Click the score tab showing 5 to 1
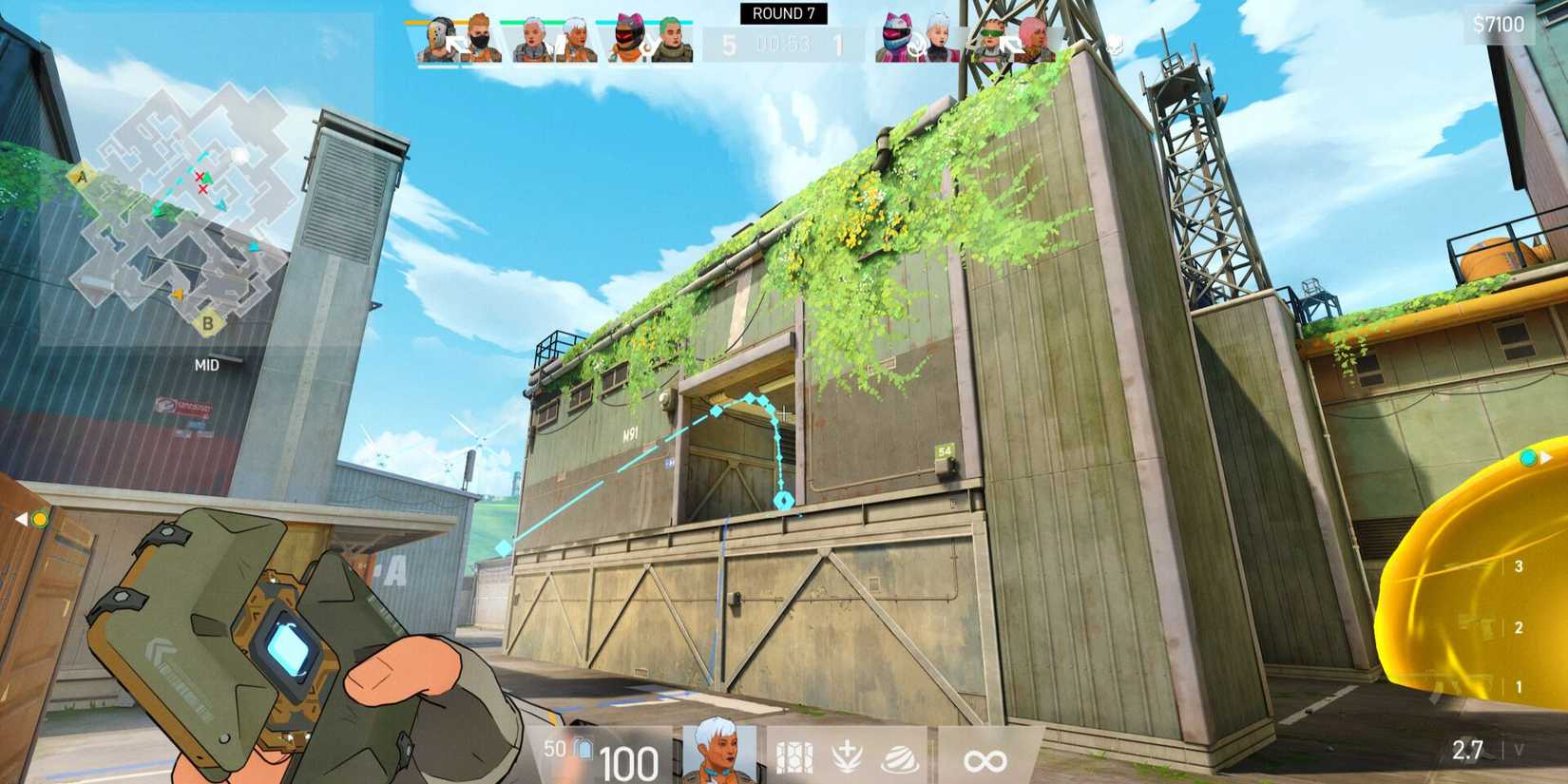This screenshot has width=1568, height=784. (x=728, y=46)
